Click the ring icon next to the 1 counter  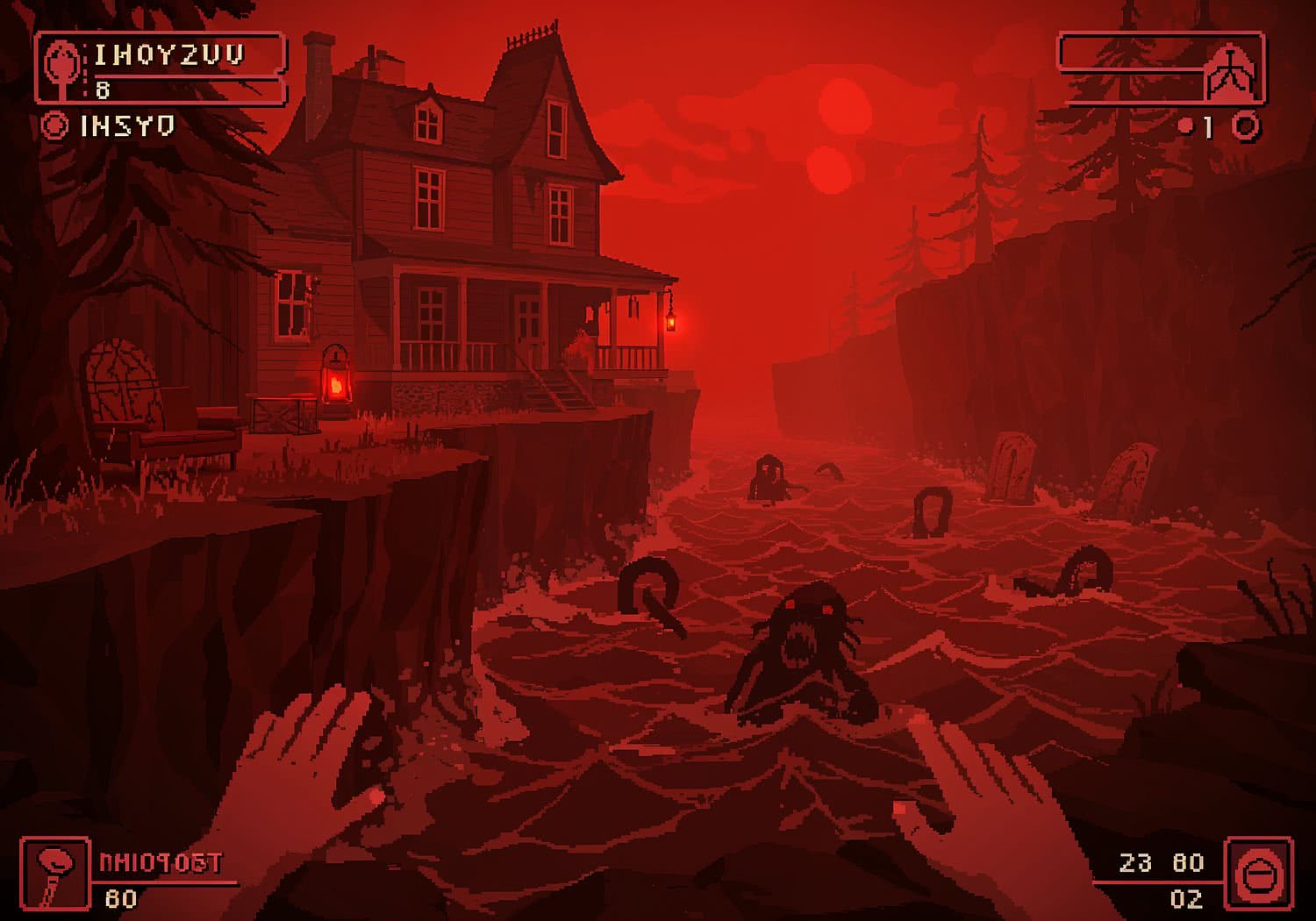[1247, 127]
